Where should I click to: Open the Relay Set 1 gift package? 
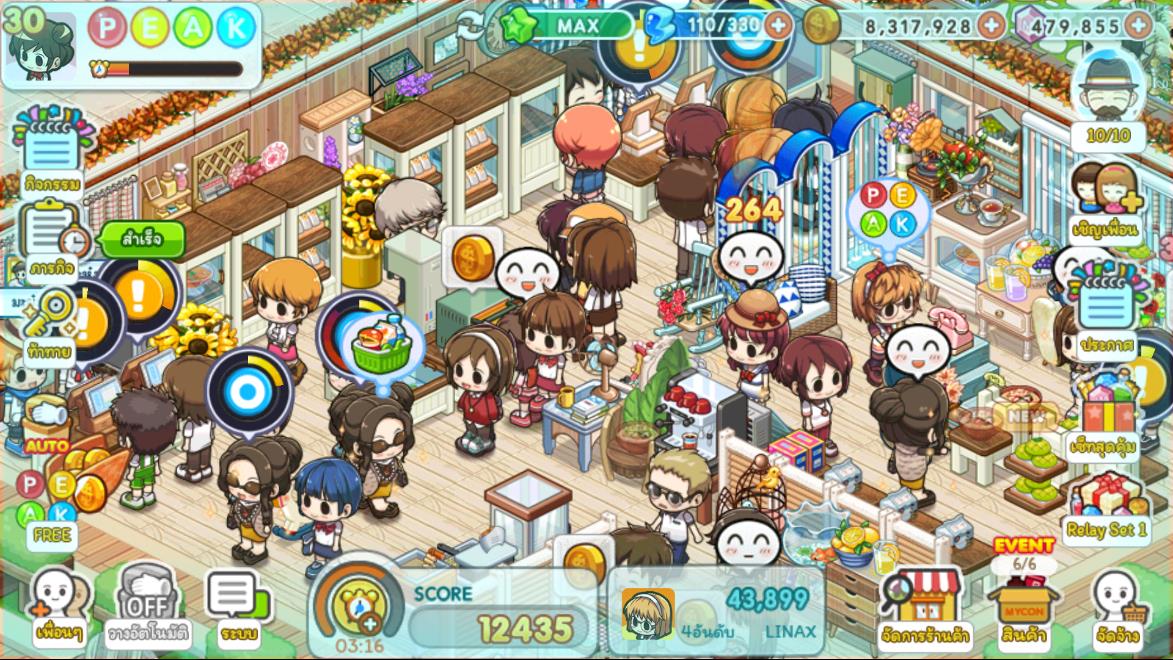[x=1105, y=504]
